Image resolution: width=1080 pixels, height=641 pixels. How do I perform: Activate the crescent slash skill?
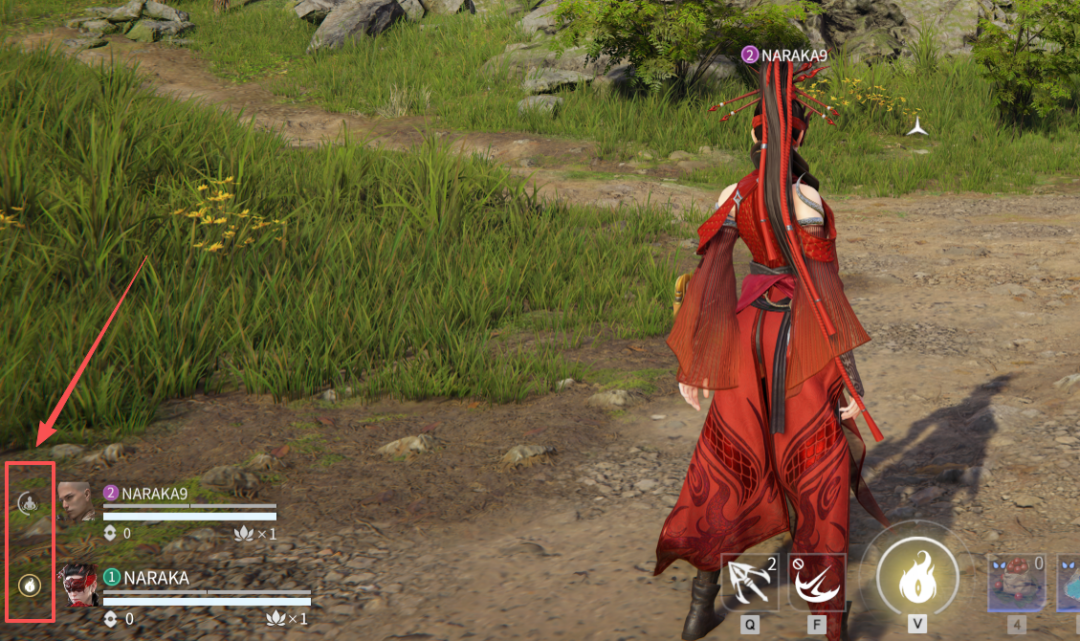pos(817,584)
